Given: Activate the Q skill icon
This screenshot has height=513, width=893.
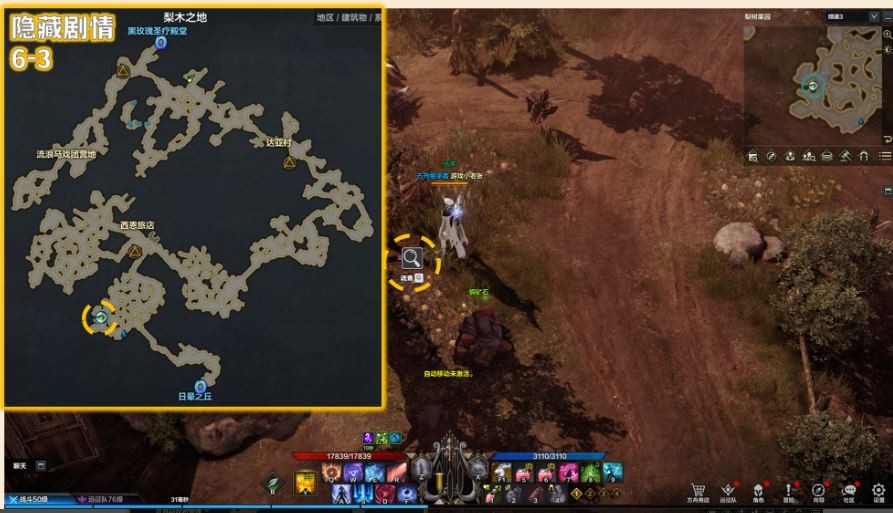Looking at the screenshot, I should [x=331, y=470].
